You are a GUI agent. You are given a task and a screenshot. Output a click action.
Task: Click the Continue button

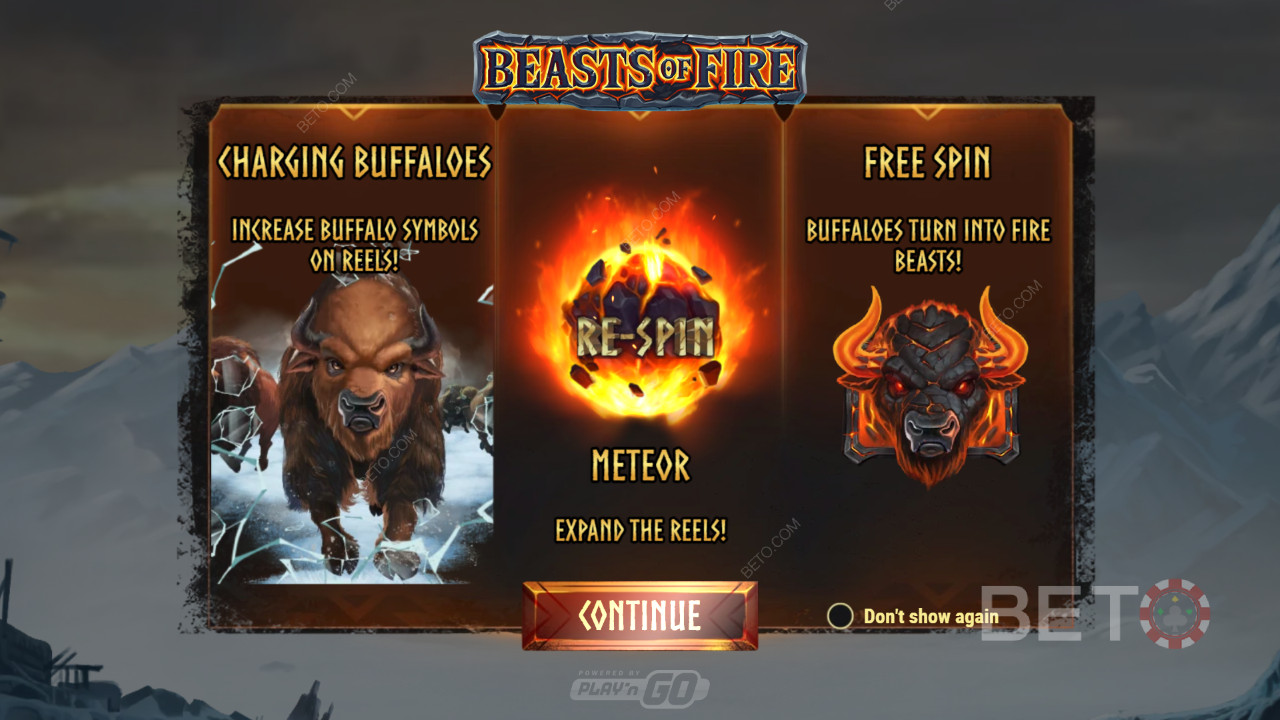[x=639, y=615]
